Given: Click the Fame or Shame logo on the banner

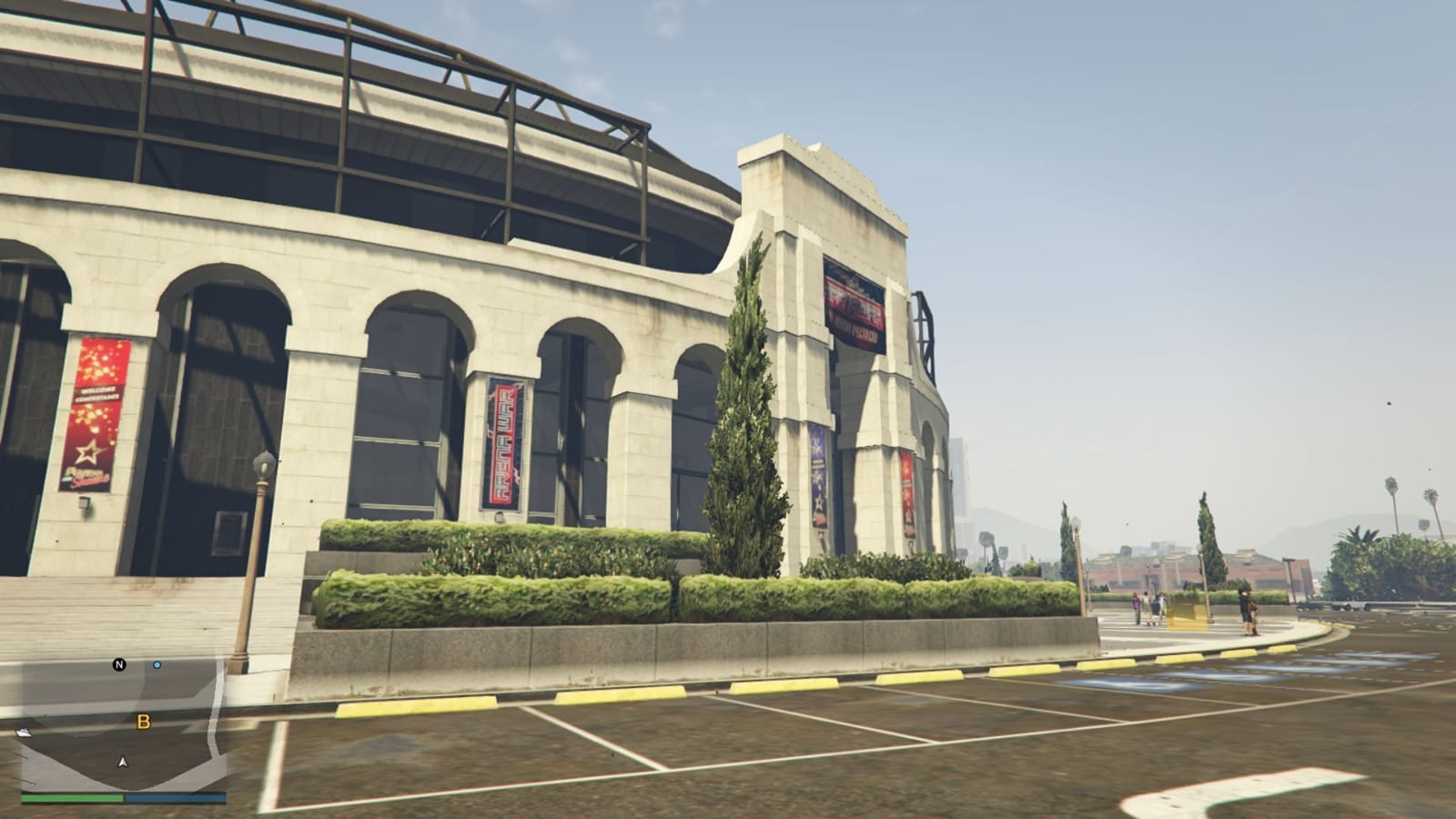Looking at the screenshot, I should (x=87, y=475).
